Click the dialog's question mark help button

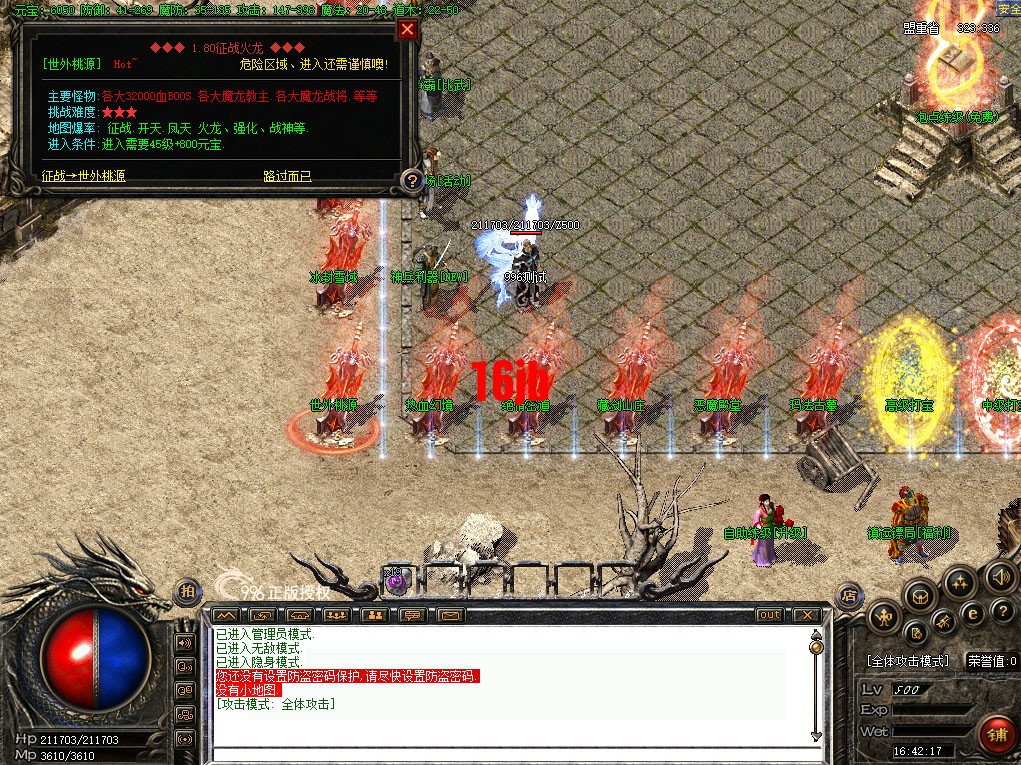coord(410,181)
